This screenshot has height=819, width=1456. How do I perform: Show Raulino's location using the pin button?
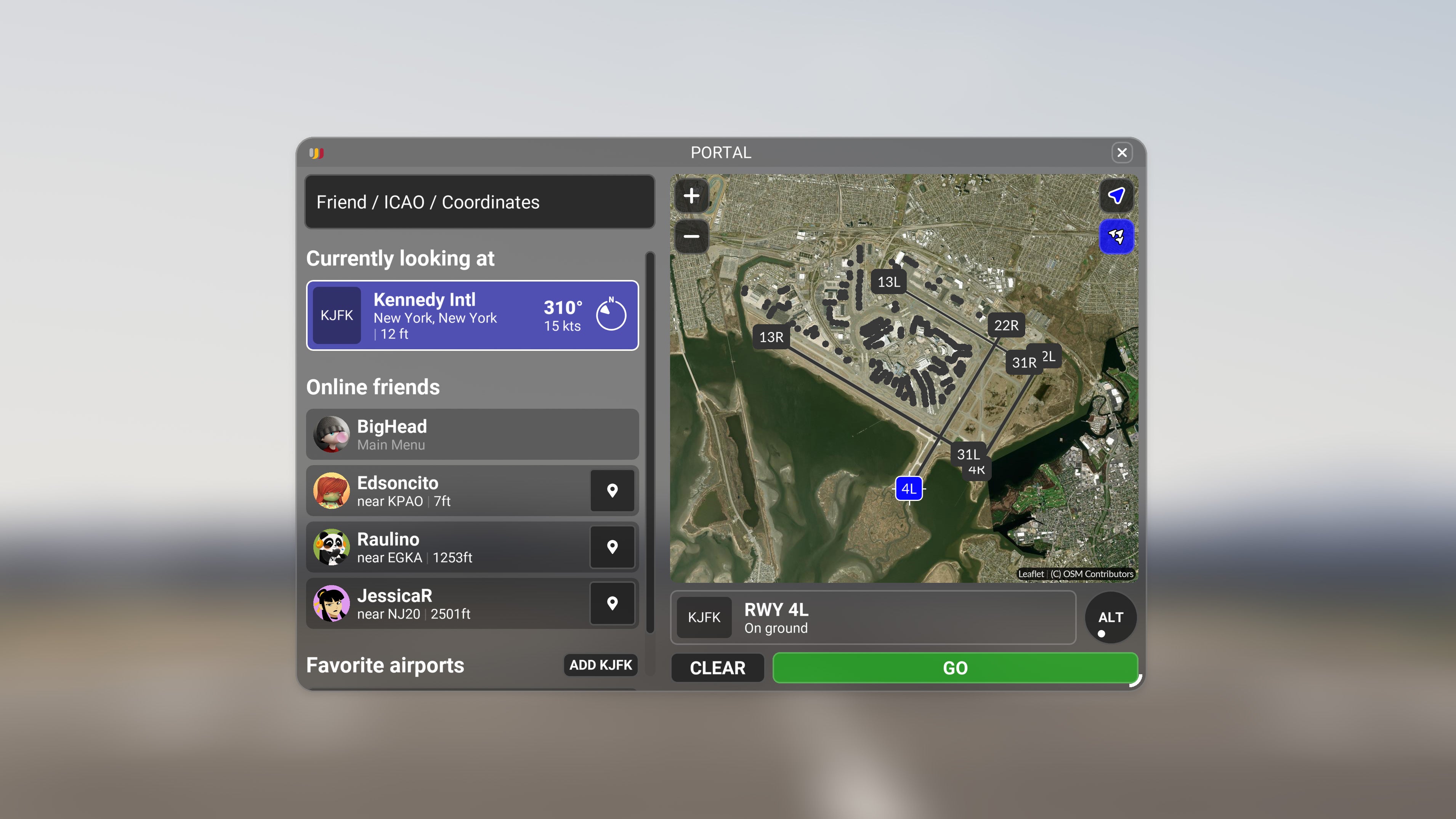tap(612, 547)
